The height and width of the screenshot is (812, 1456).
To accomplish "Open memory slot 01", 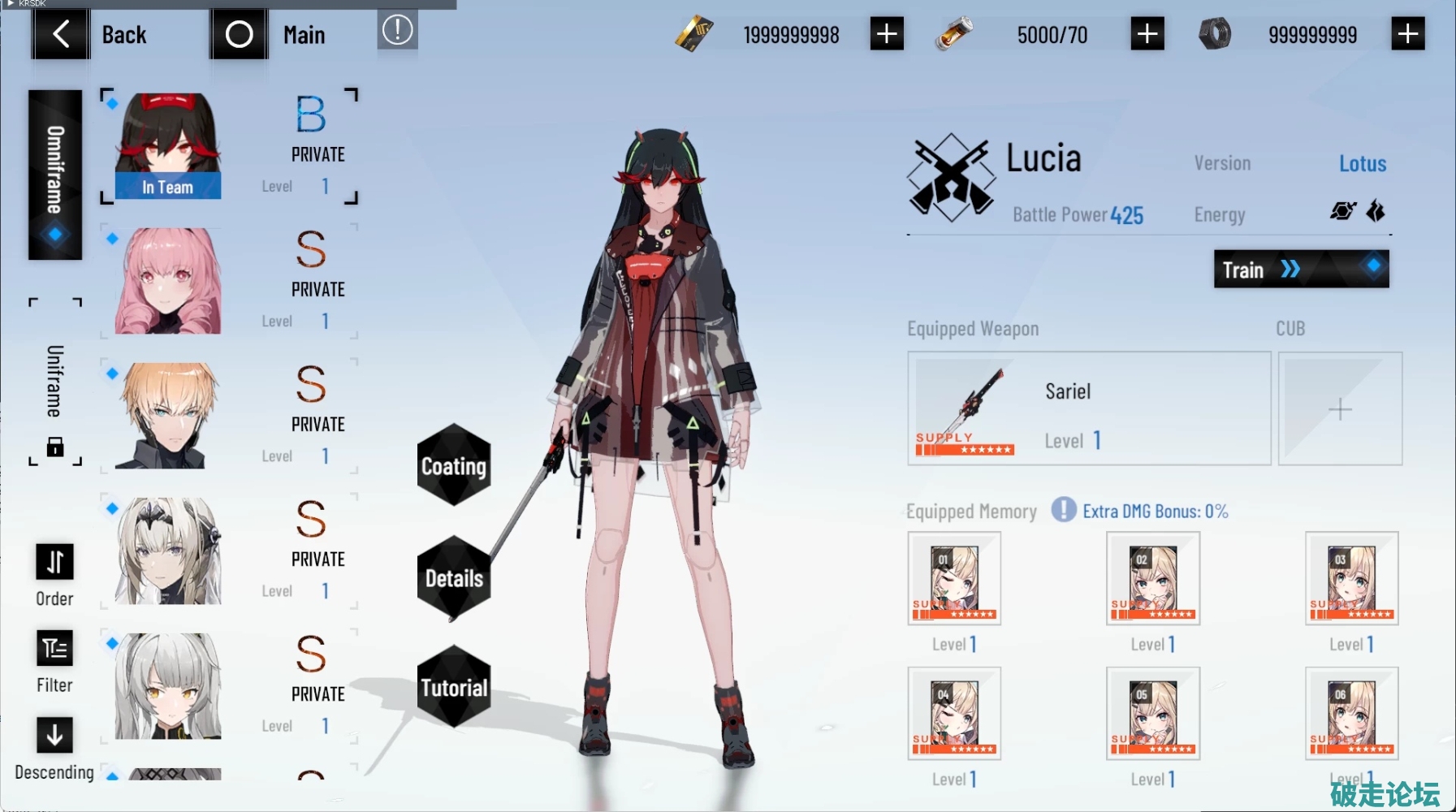I will [954, 578].
